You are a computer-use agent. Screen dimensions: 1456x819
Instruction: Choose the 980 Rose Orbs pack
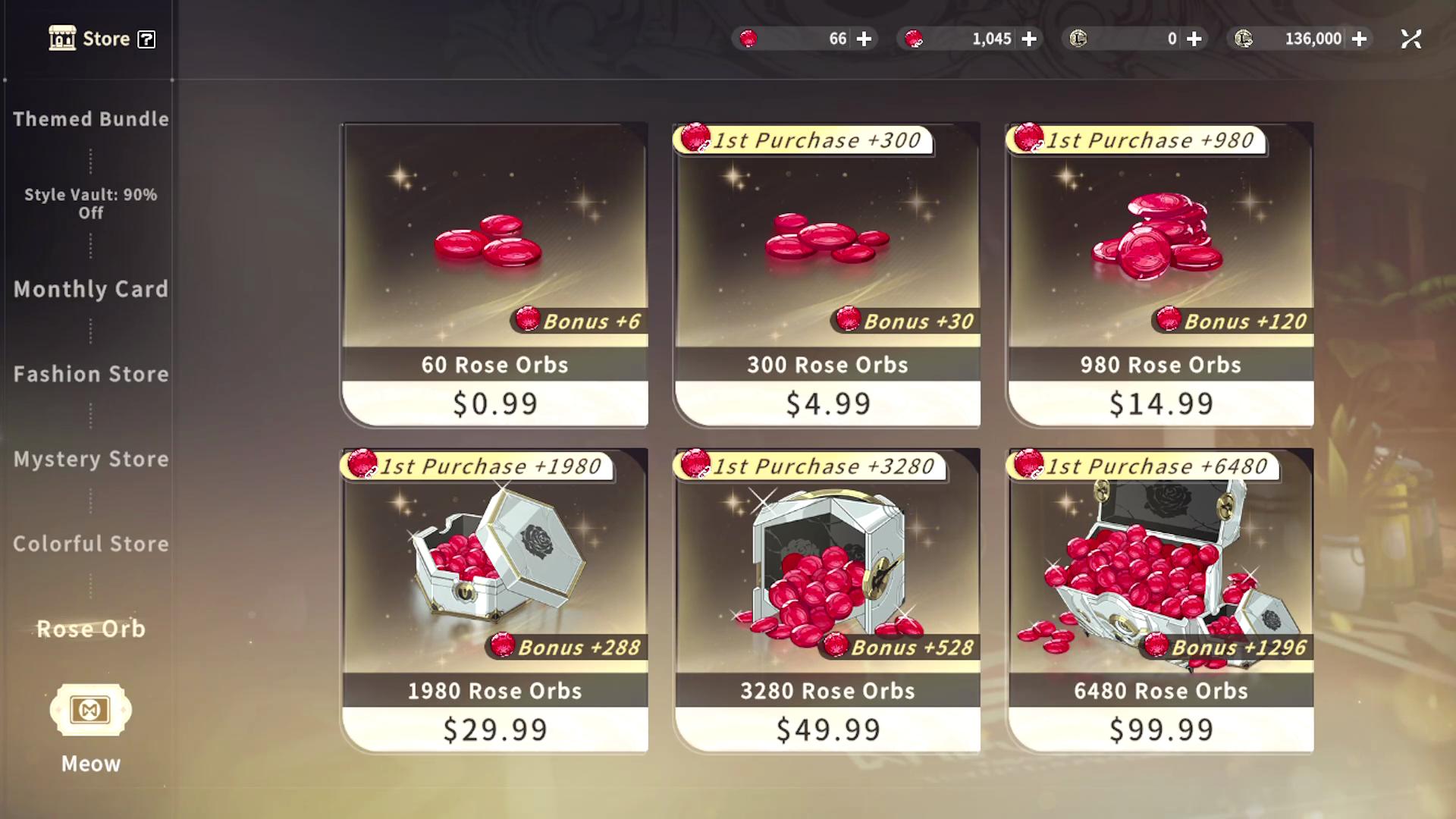tap(1160, 275)
